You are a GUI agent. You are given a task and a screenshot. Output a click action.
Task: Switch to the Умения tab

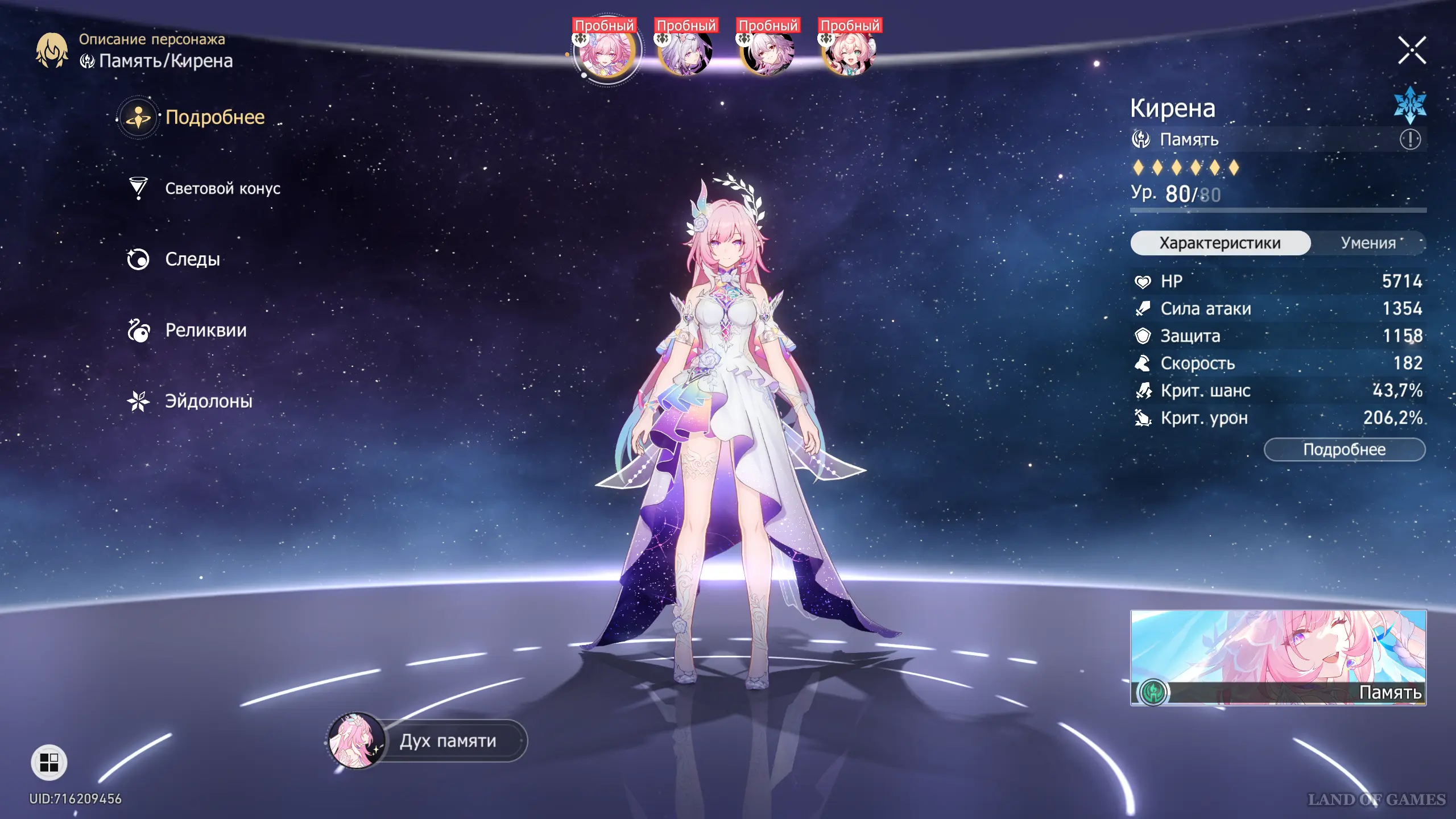coord(1368,243)
